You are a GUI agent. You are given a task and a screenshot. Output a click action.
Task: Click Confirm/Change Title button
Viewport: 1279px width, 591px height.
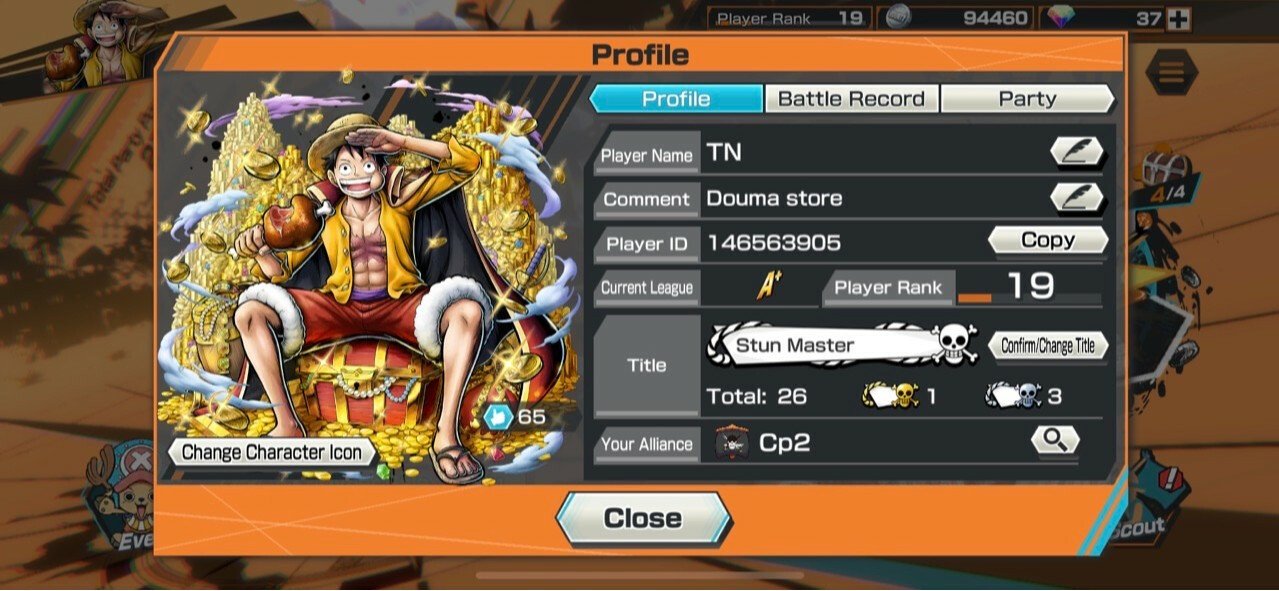click(x=1047, y=346)
